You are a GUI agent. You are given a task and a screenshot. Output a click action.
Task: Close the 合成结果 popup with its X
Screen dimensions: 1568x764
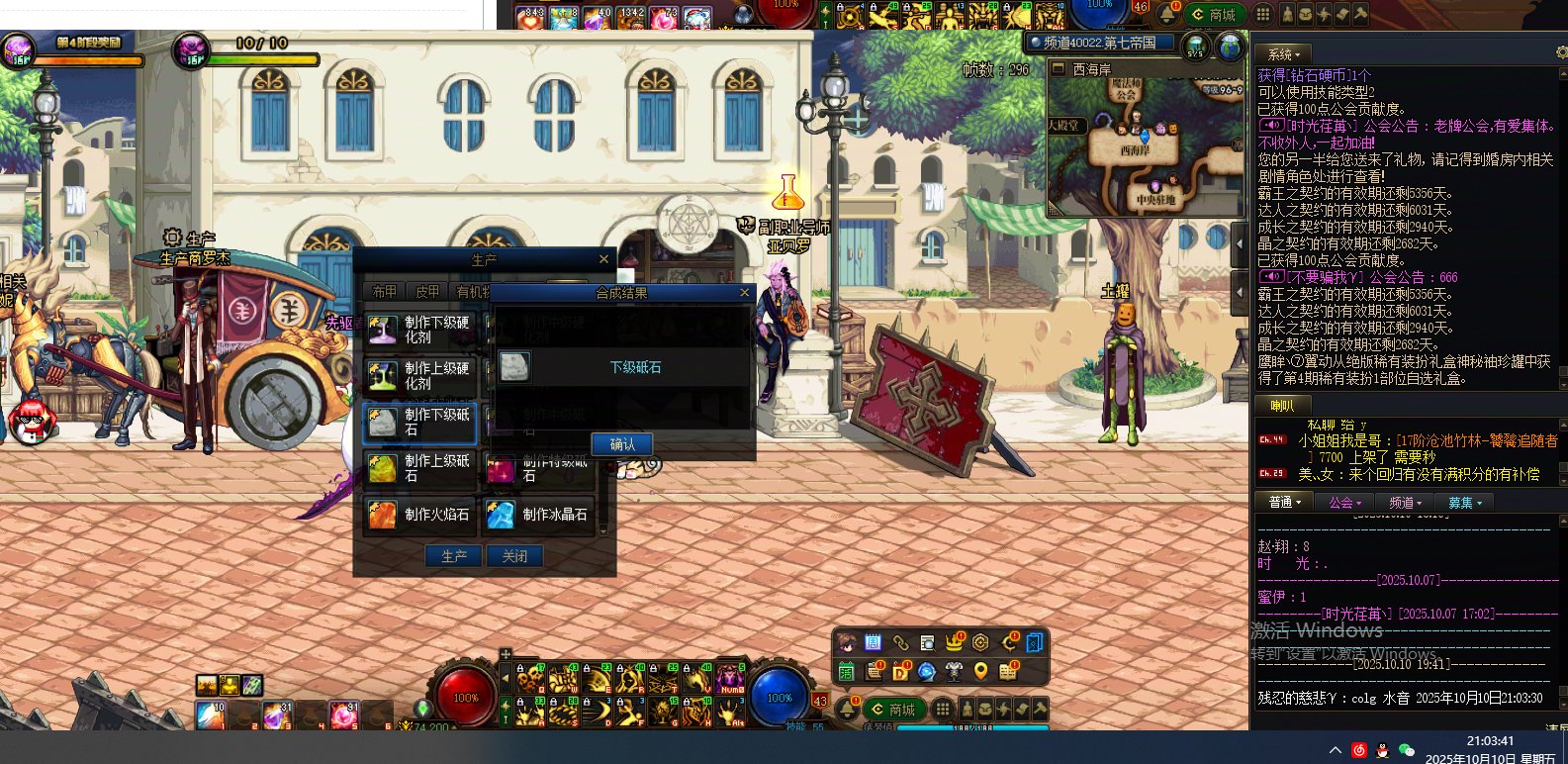pos(745,293)
